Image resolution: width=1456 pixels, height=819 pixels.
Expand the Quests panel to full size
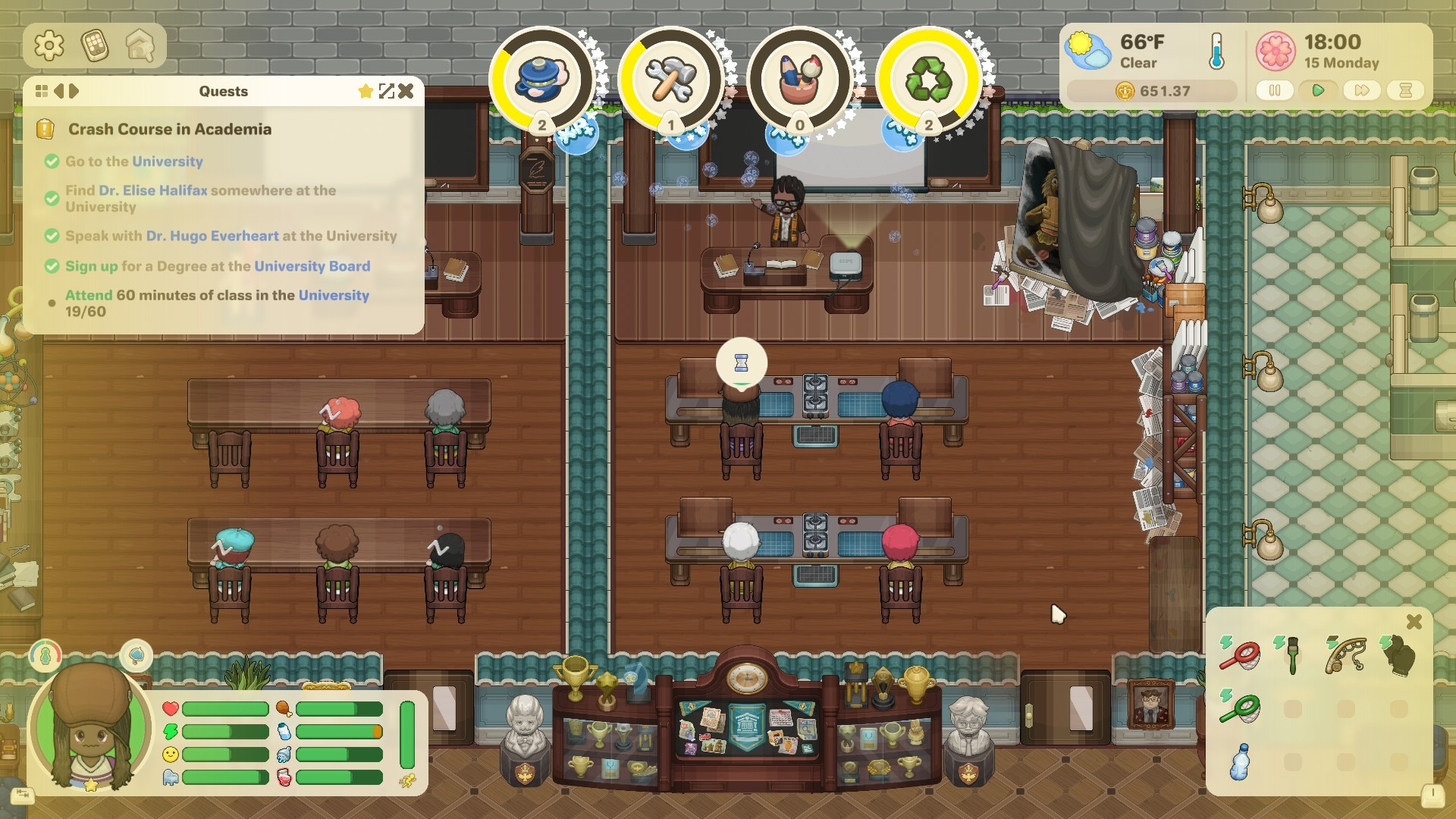pyautogui.click(x=387, y=91)
